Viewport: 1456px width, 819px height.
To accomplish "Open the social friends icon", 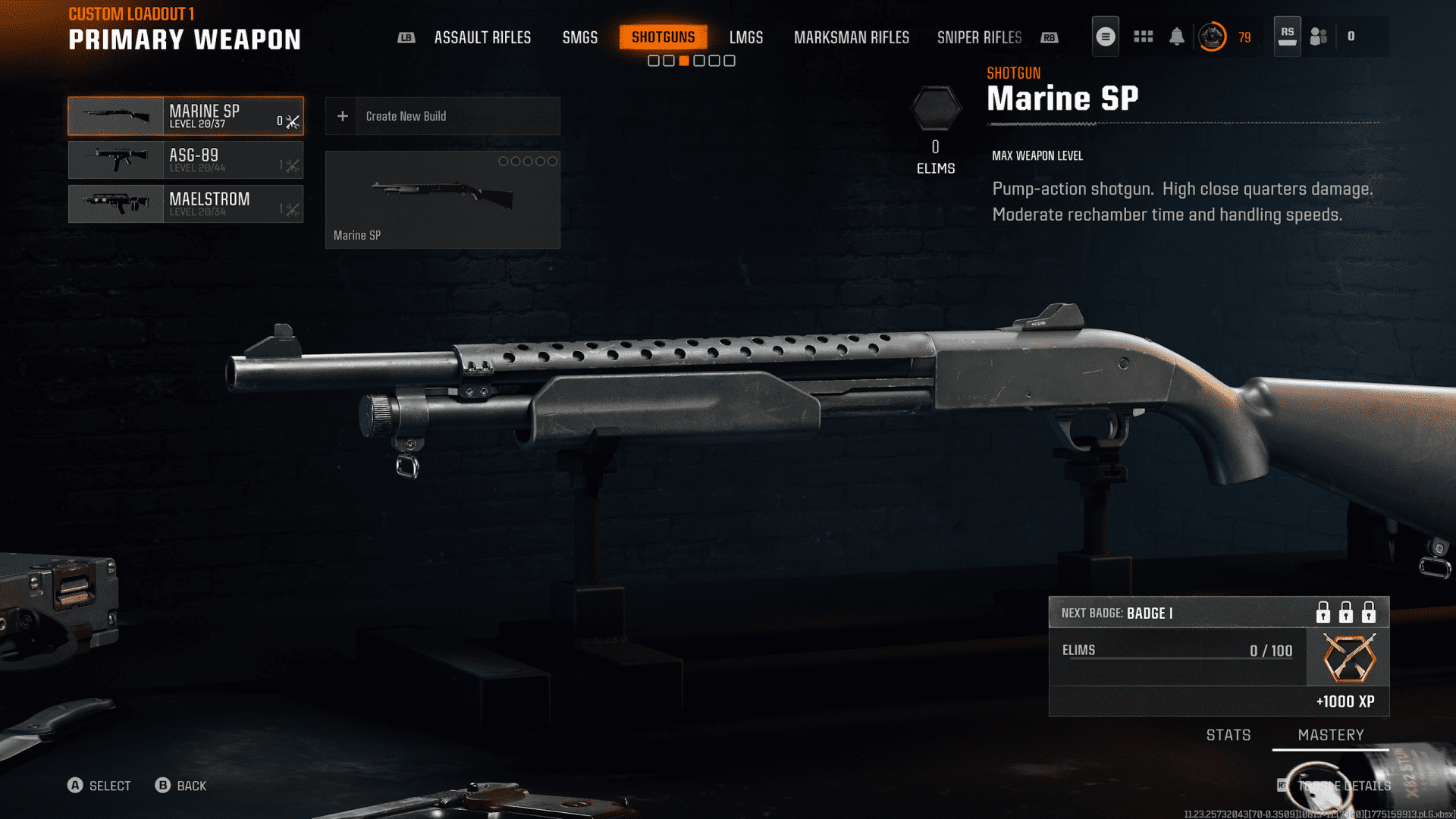I will coord(1319,36).
